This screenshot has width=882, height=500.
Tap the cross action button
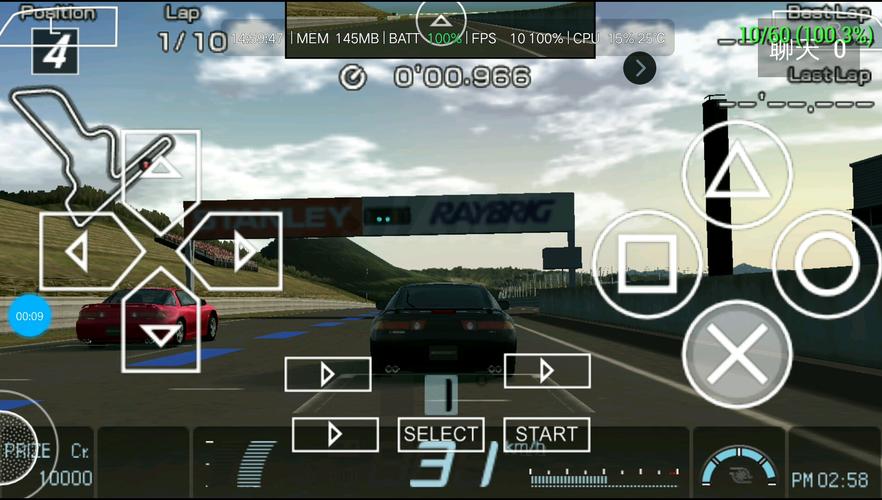(736, 354)
